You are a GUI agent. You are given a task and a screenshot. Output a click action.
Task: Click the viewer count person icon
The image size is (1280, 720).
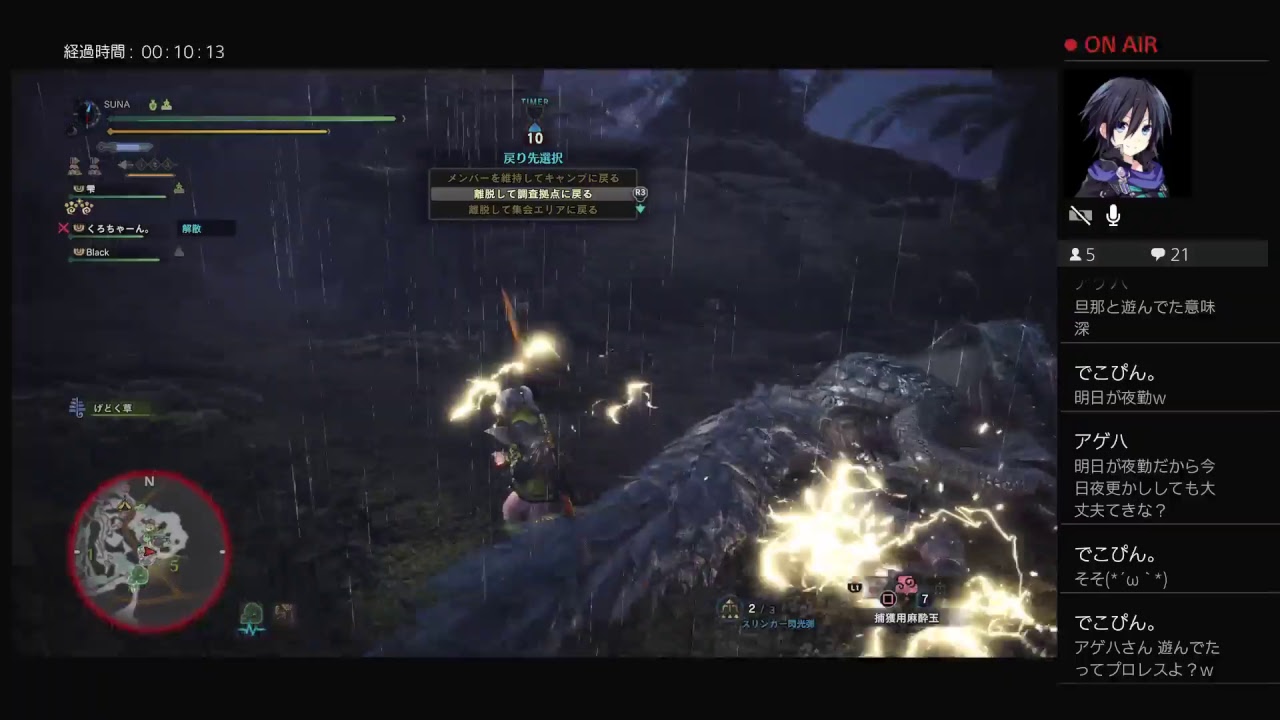1078,255
